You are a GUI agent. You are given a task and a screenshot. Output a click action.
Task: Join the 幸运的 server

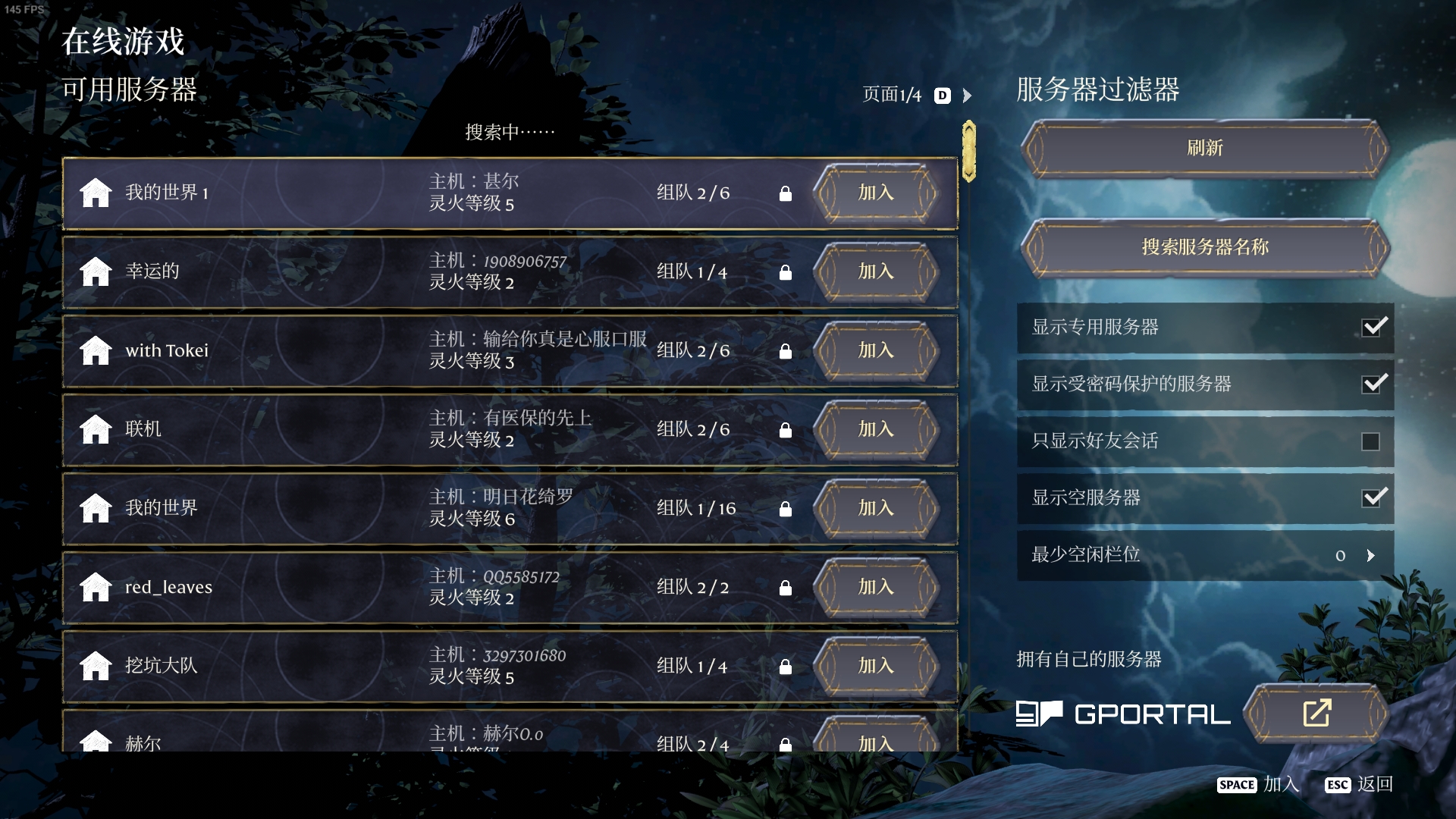click(875, 271)
